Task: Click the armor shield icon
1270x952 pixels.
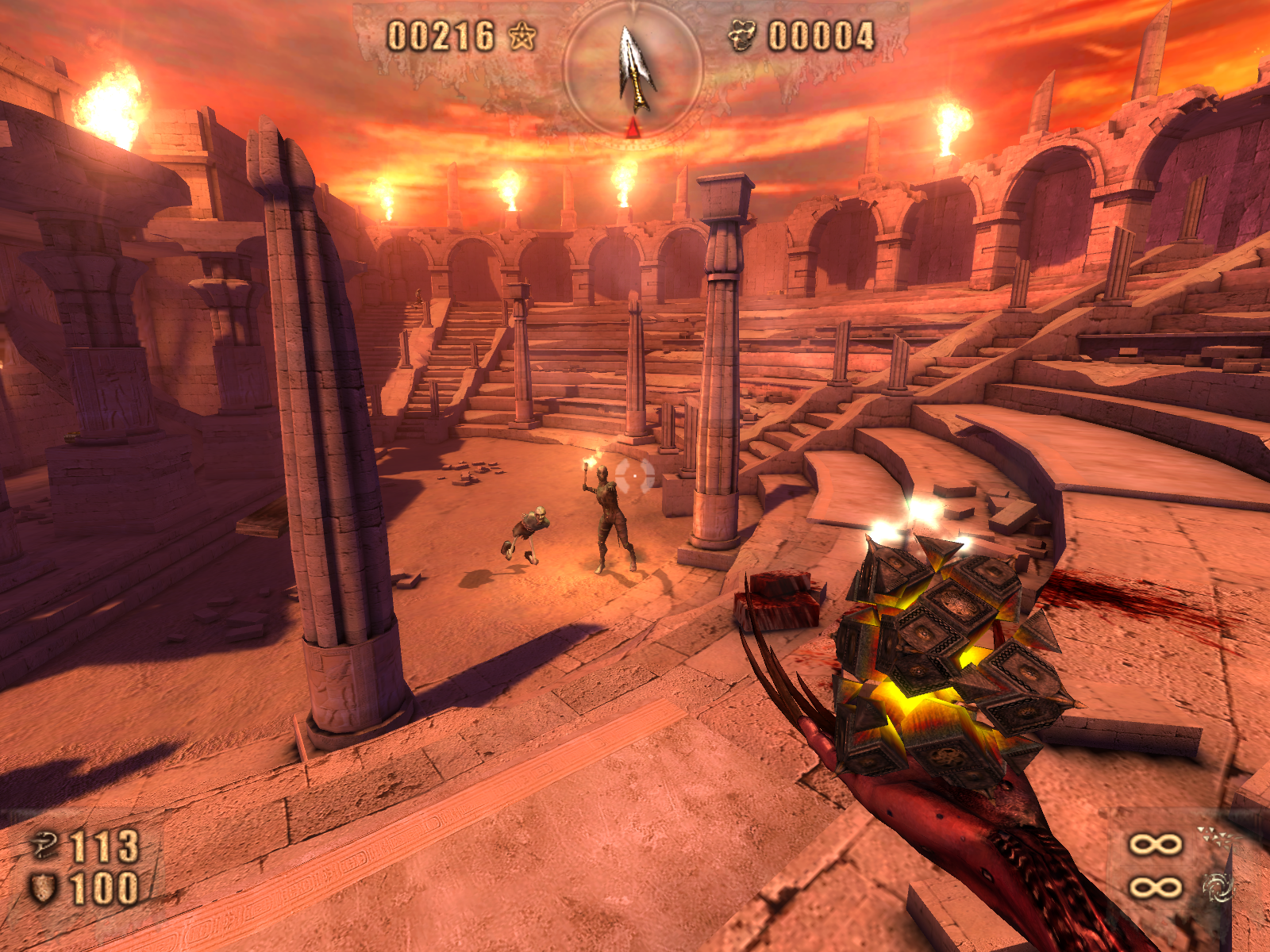Action: pyautogui.click(x=43, y=888)
